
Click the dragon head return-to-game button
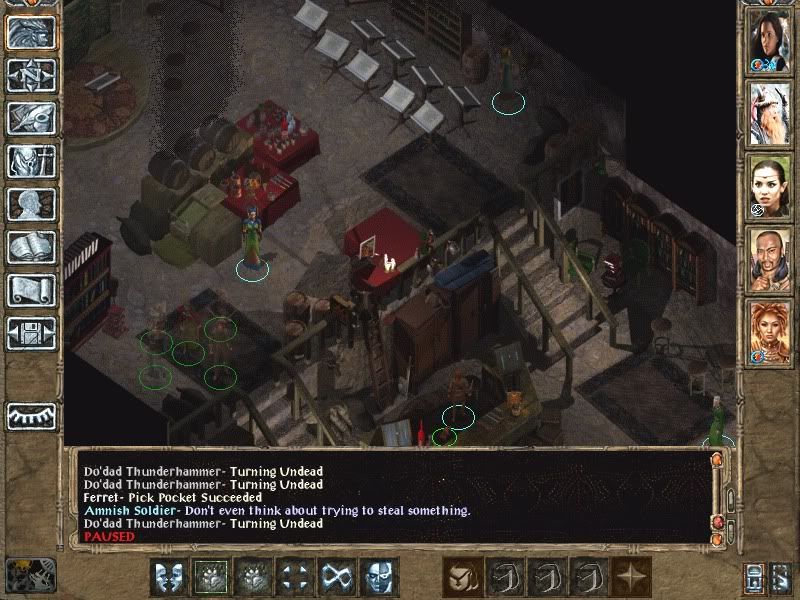tap(31, 33)
